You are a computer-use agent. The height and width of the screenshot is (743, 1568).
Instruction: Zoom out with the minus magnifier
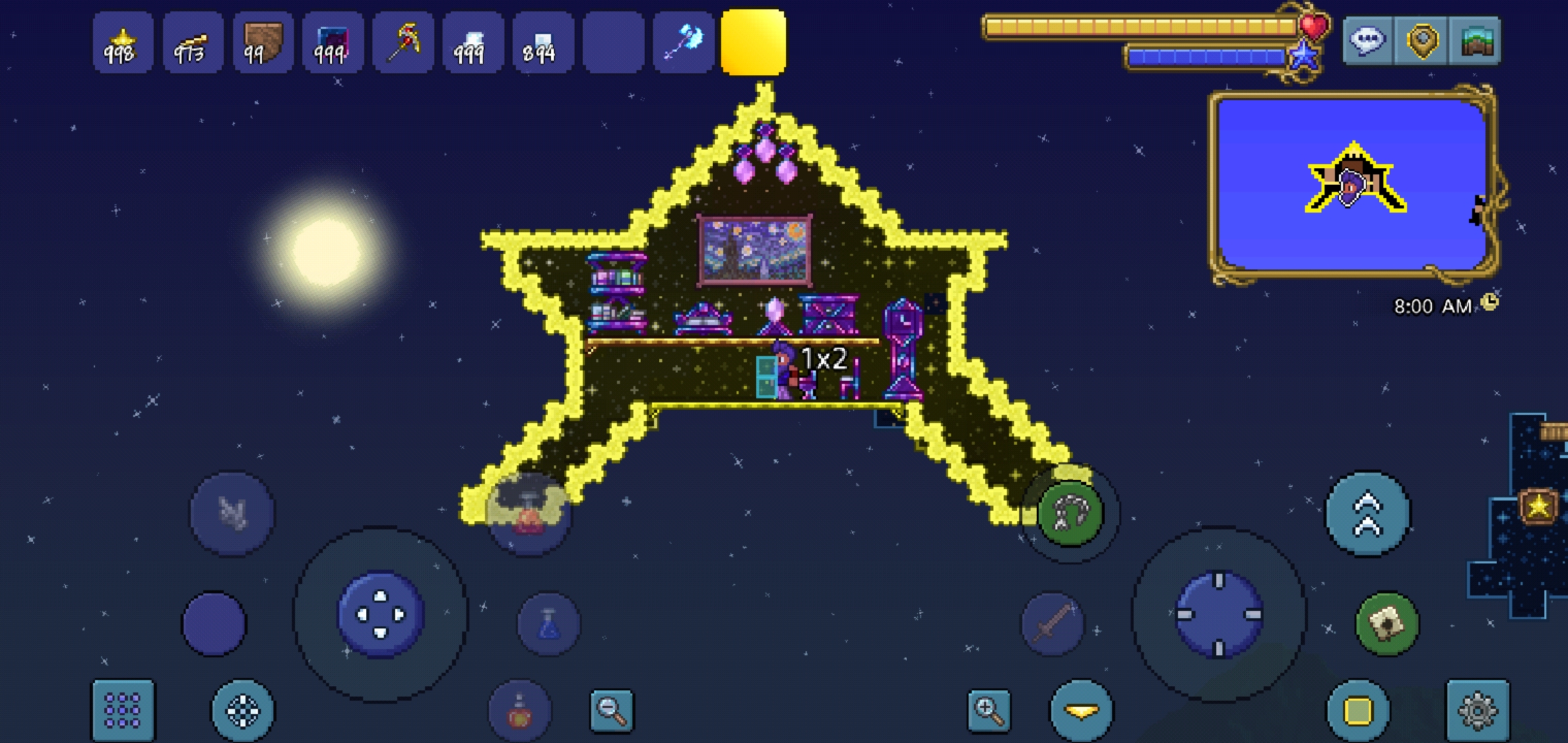pyautogui.click(x=611, y=709)
